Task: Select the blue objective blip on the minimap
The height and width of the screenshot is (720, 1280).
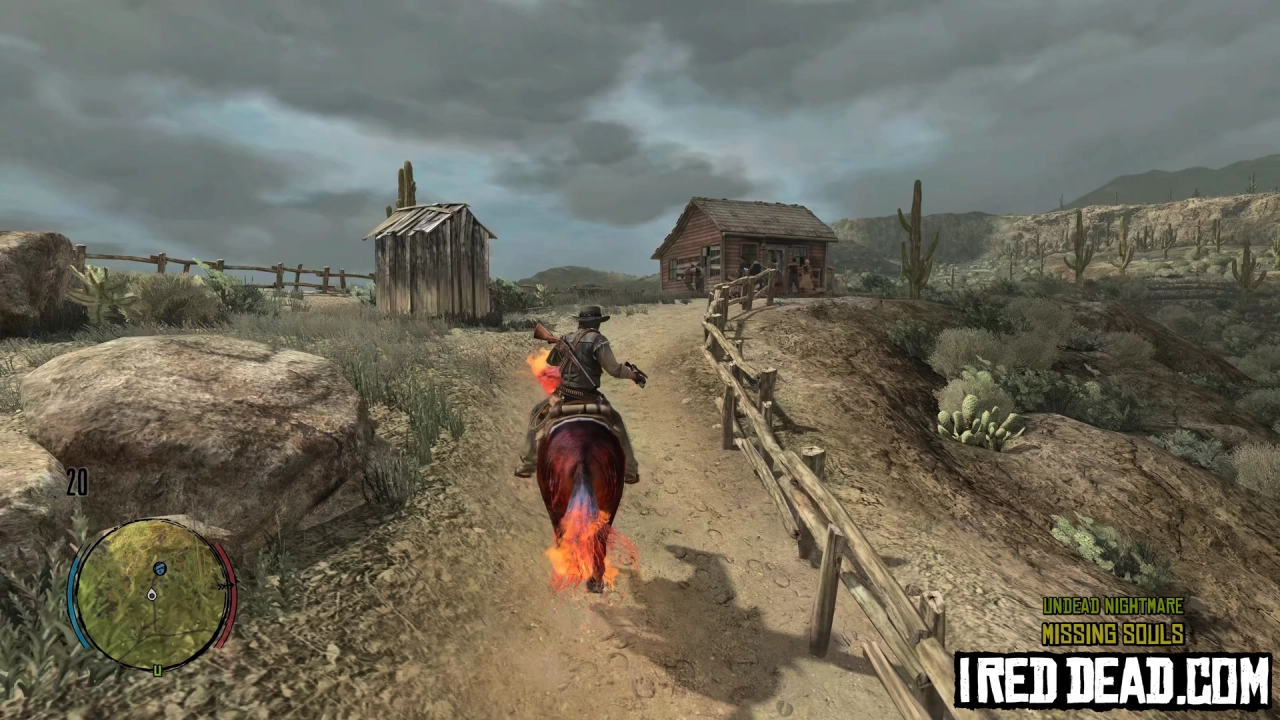Action: tap(158, 568)
